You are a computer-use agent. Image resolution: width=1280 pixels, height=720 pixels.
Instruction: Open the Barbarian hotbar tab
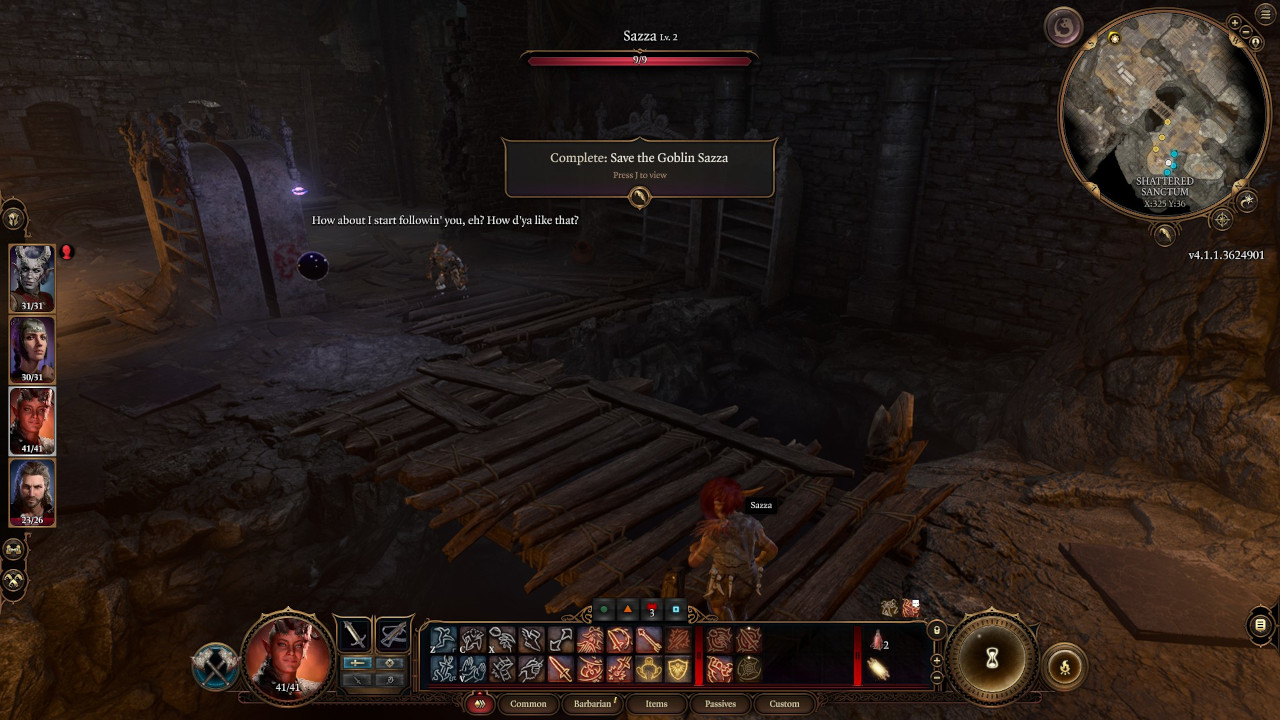pyautogui.click(x=592, y=704)
